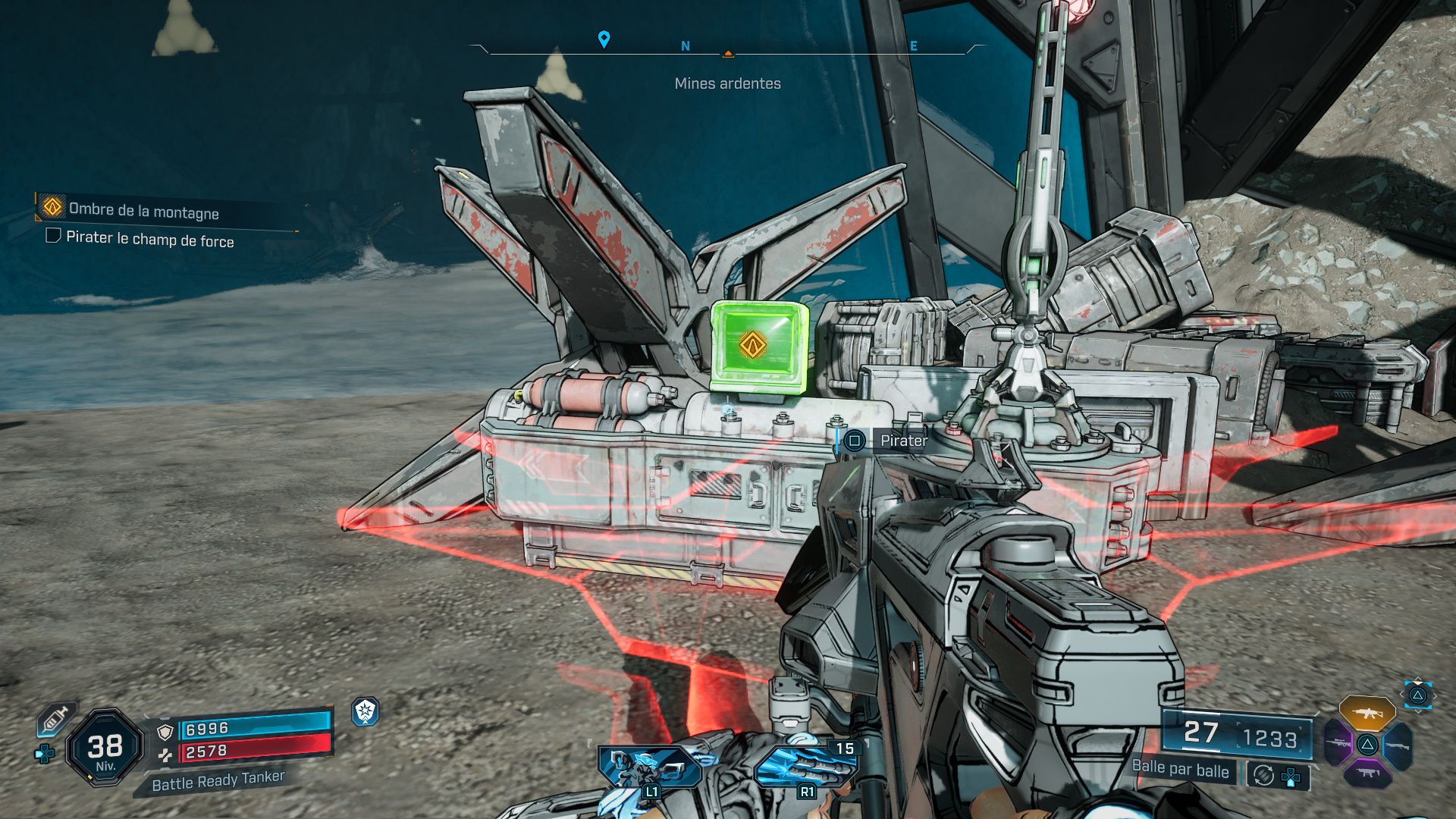This screenshot has width=1456, height=819.
Task: Choose the submachine gun weapon slot
Action: 1367,773
